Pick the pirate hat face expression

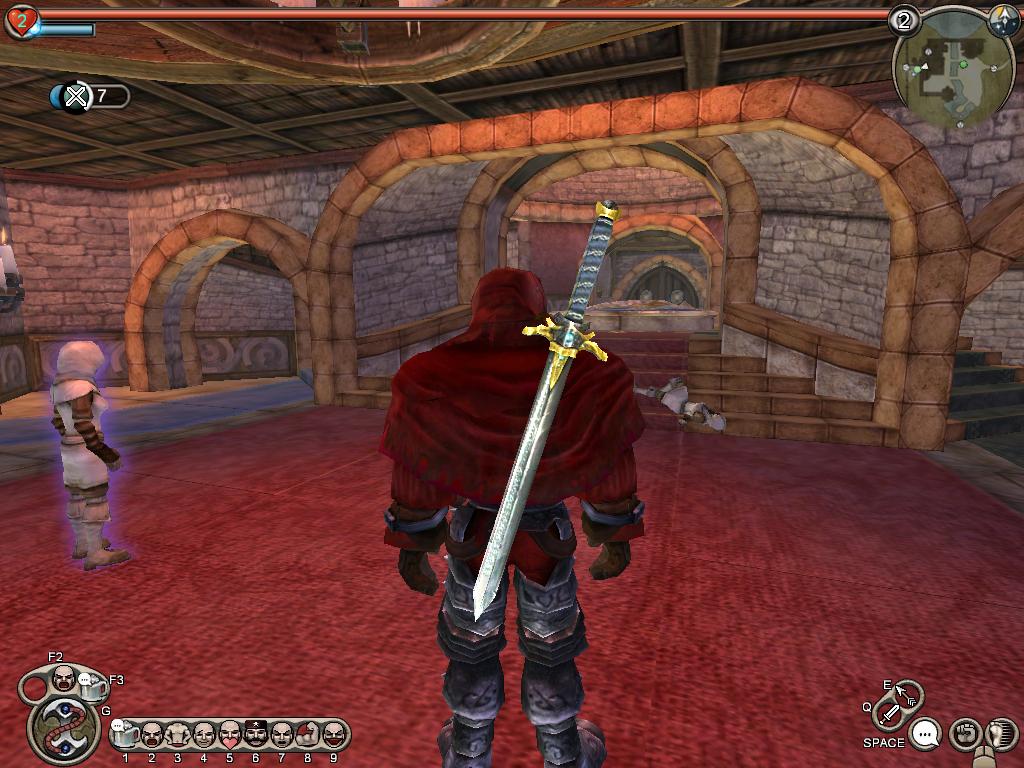point(256,735)
